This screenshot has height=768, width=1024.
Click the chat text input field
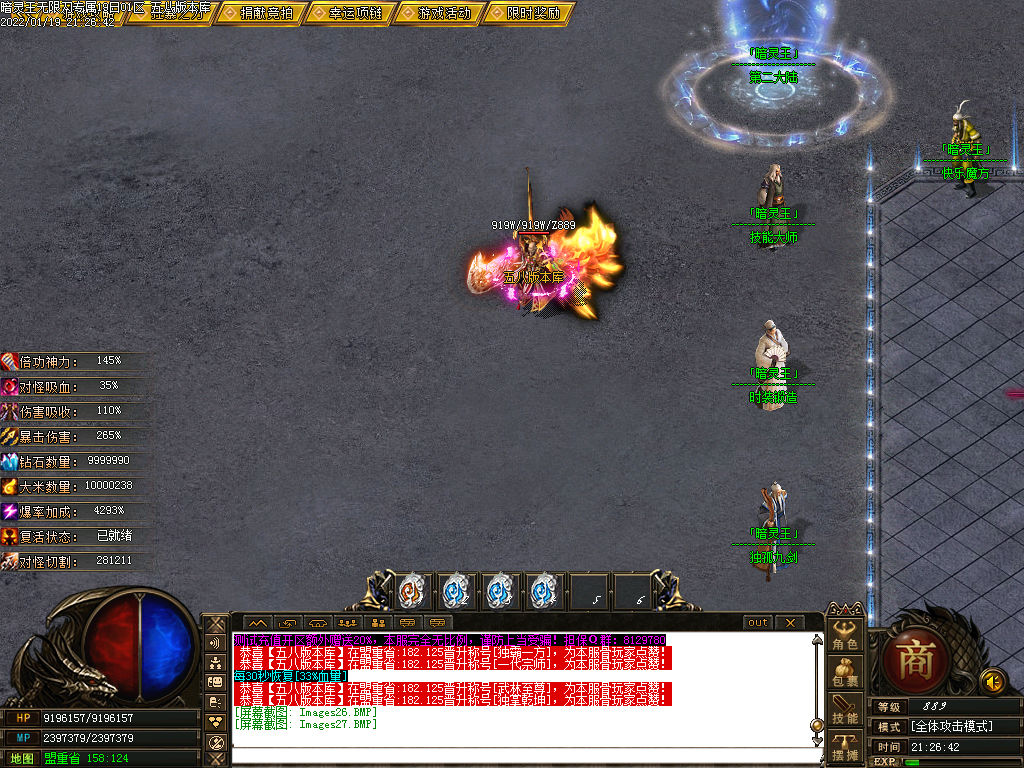pyautogui.click(x=520, y=756)
